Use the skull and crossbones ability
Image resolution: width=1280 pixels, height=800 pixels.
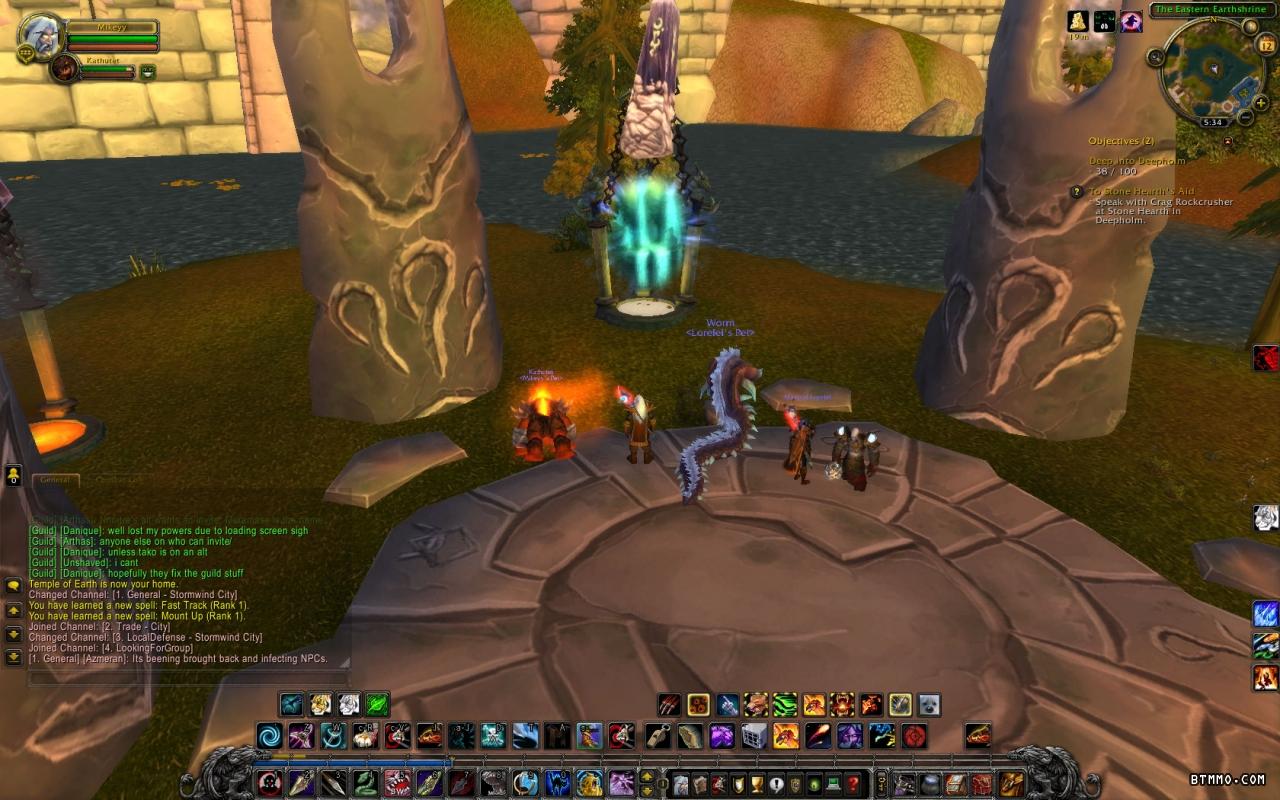(492, 737)
